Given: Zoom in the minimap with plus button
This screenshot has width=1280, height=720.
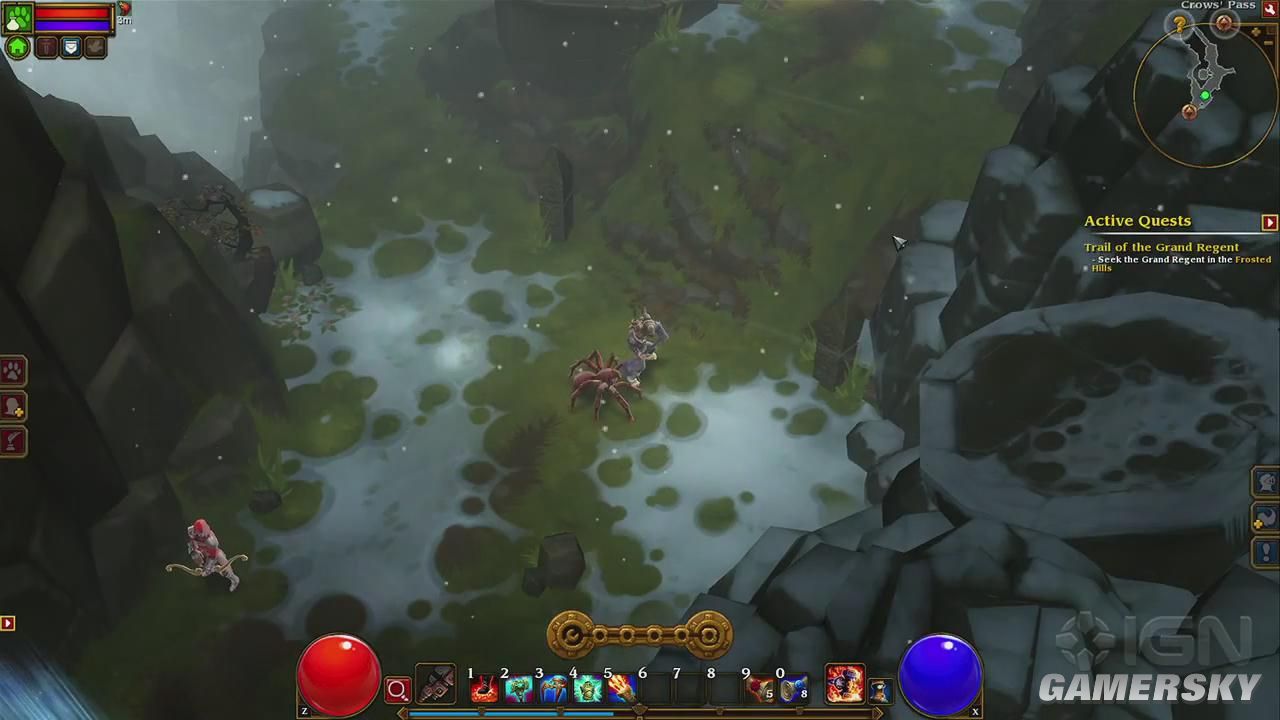Looking at the screenshot, I should tap(1257, 32).
